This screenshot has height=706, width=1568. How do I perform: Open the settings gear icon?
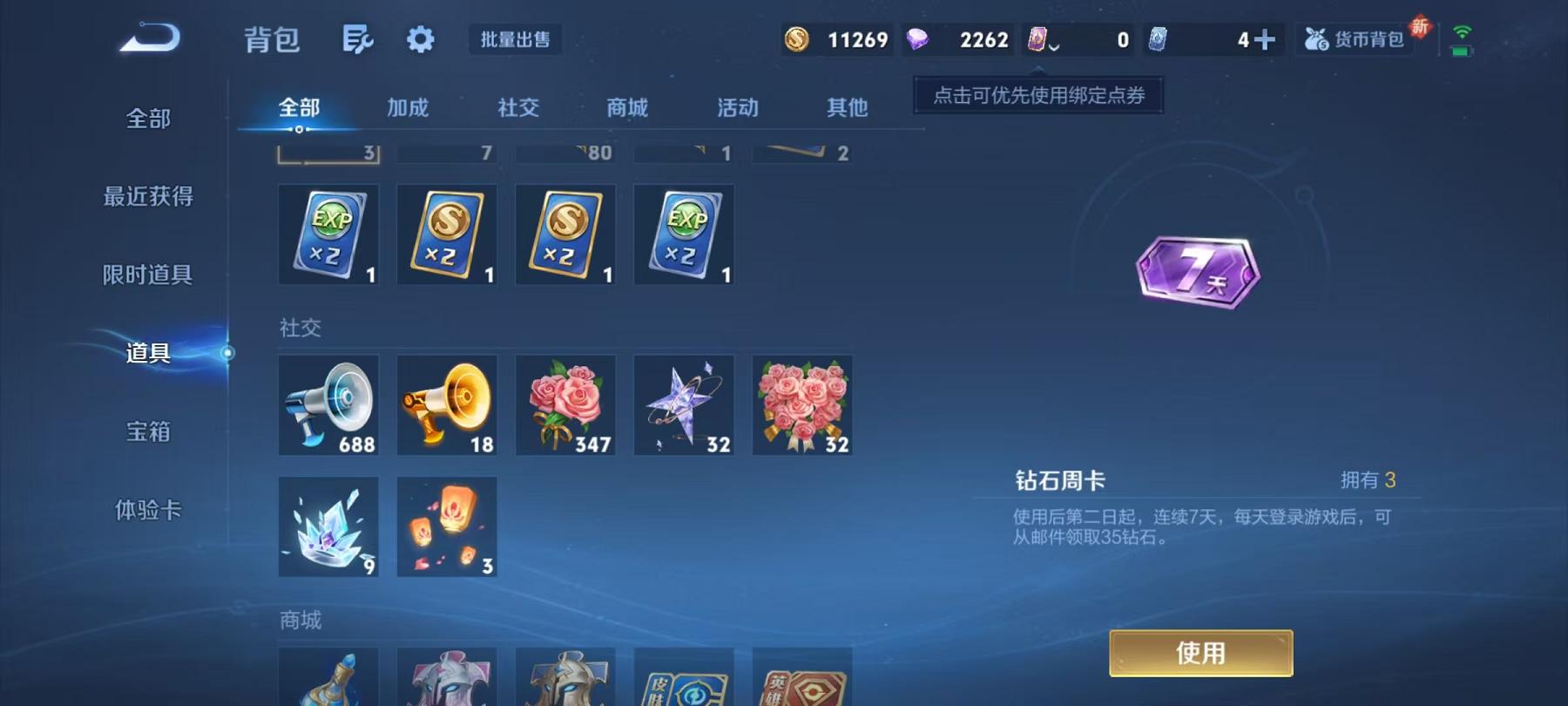pos(422,39)
